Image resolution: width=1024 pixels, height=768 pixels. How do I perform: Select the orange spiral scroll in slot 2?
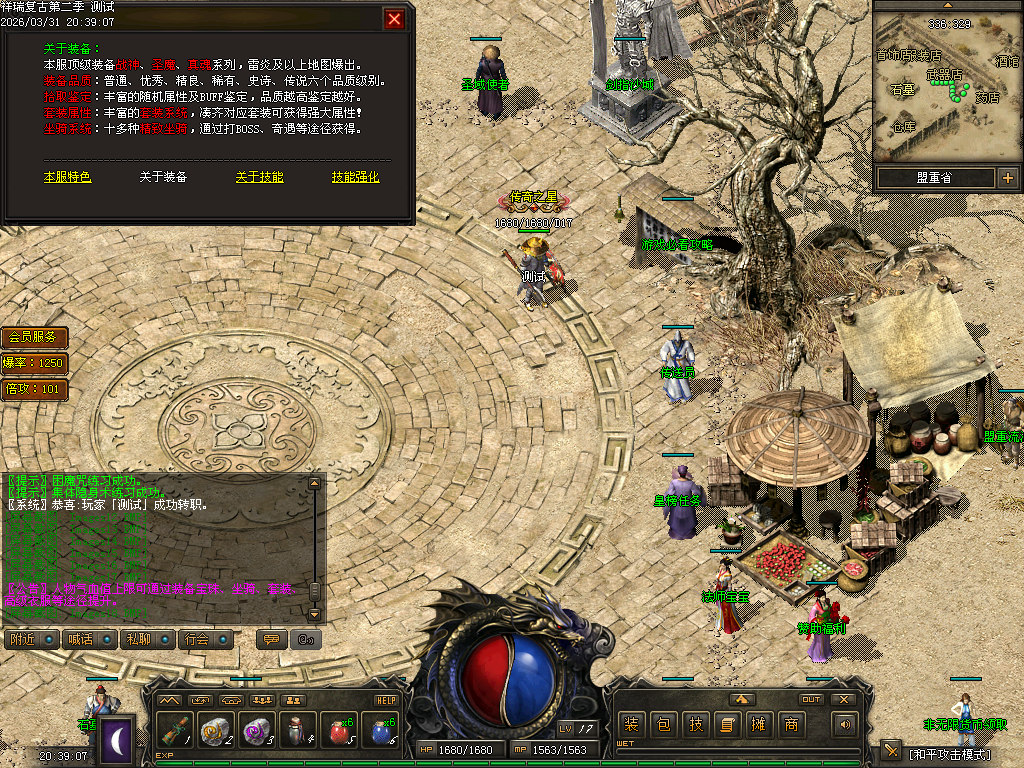coord(216,732)
